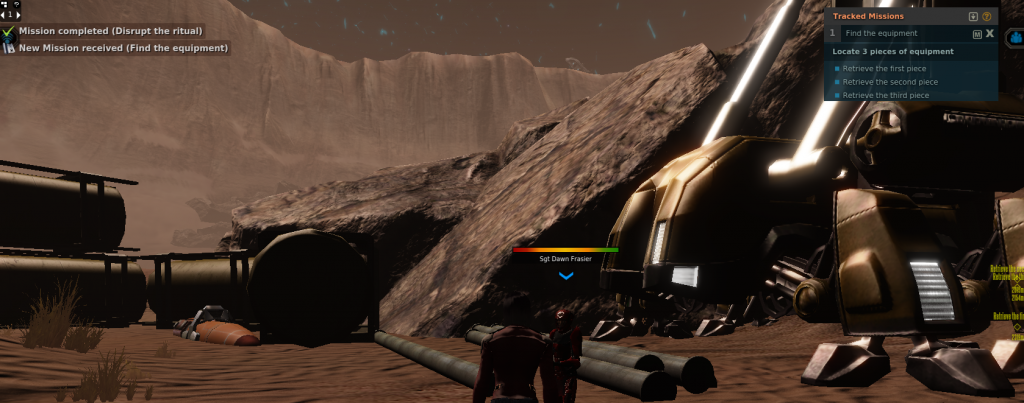The image size is (1024, 403).
Task: Click the Mission completed notification
Action: click(x=110, y=31)
